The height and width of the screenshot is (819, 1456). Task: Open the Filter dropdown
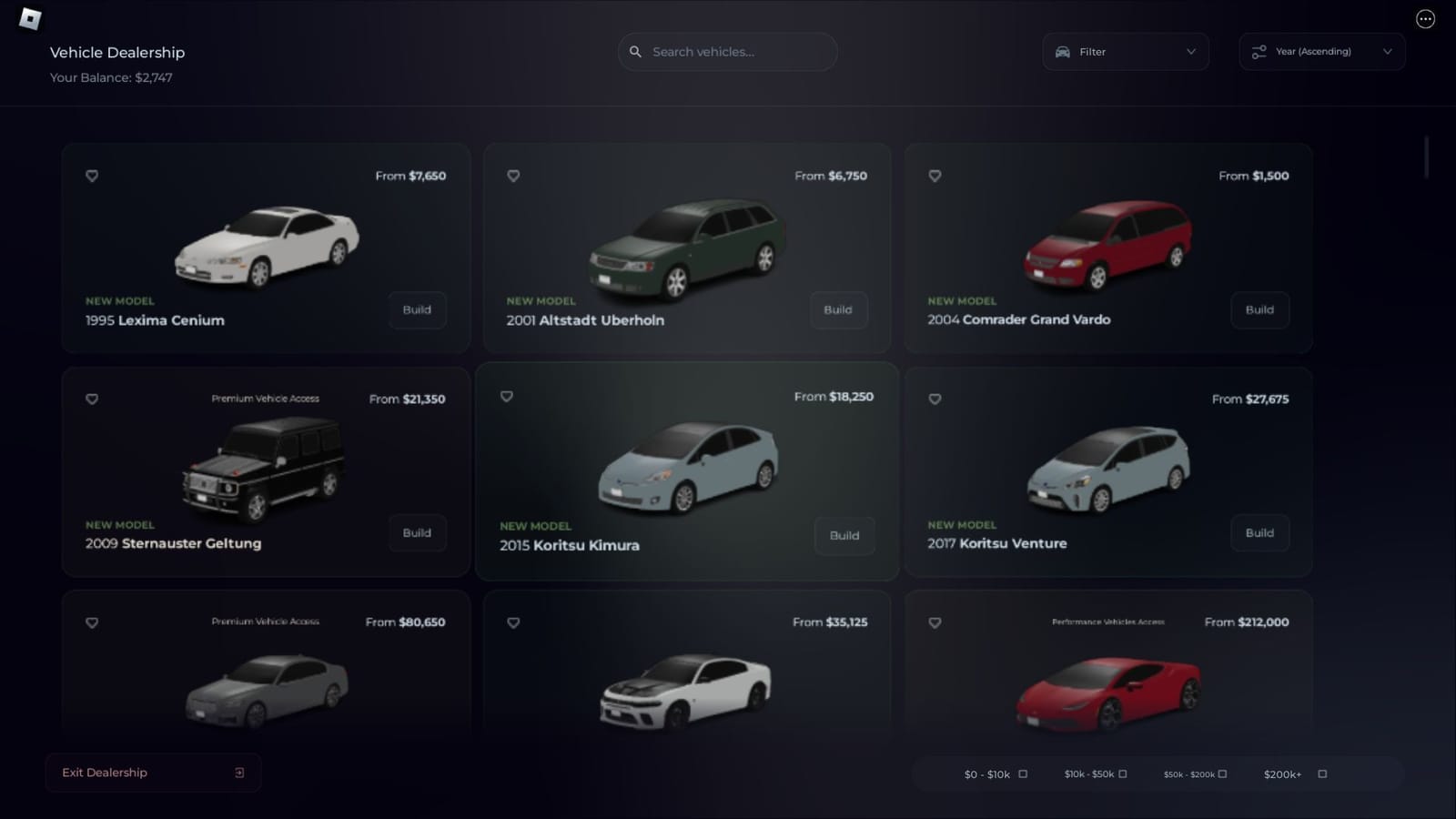click(x=1190, y=52)
